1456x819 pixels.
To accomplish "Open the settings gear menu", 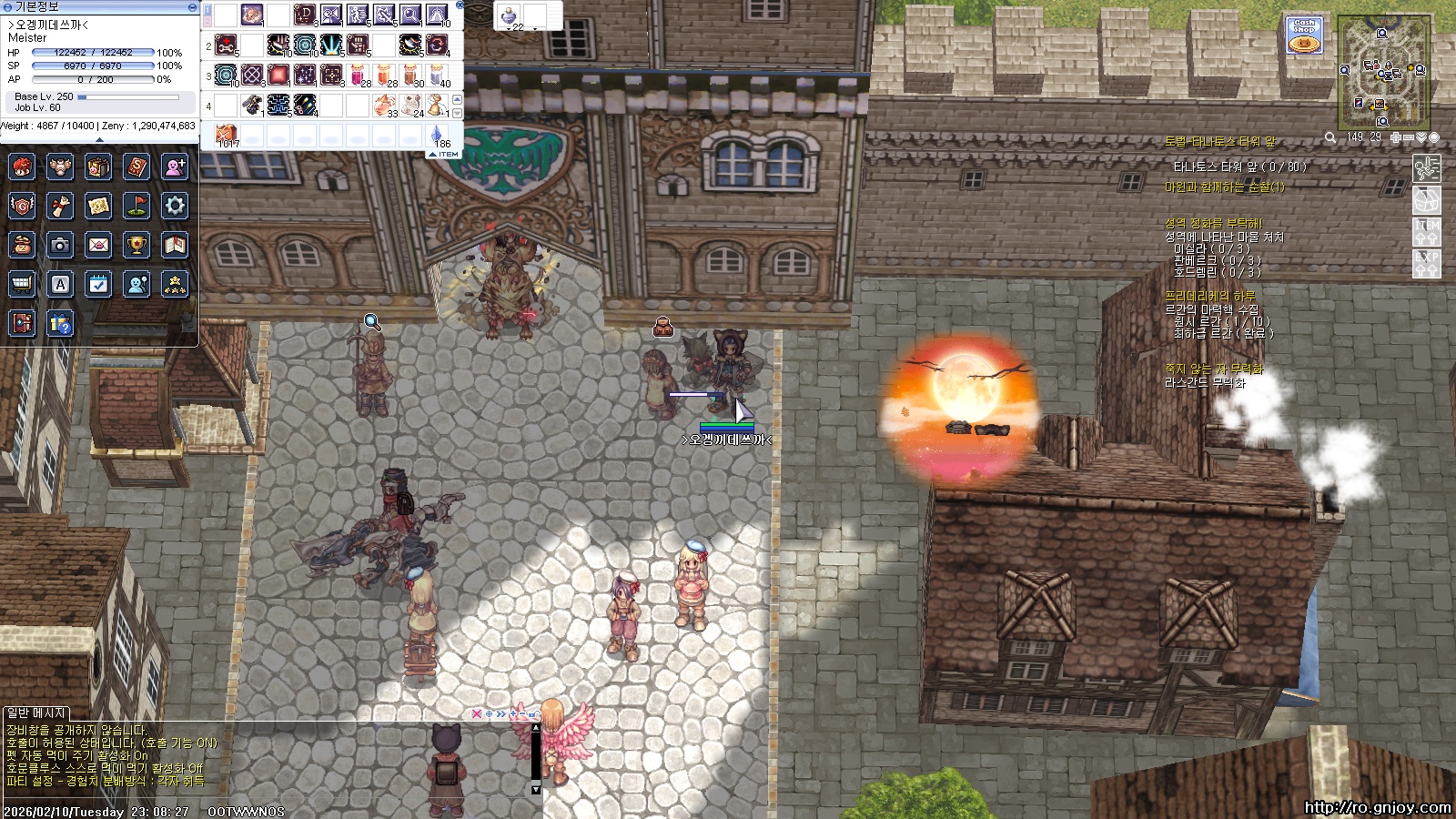I will [x=175, y=206].
